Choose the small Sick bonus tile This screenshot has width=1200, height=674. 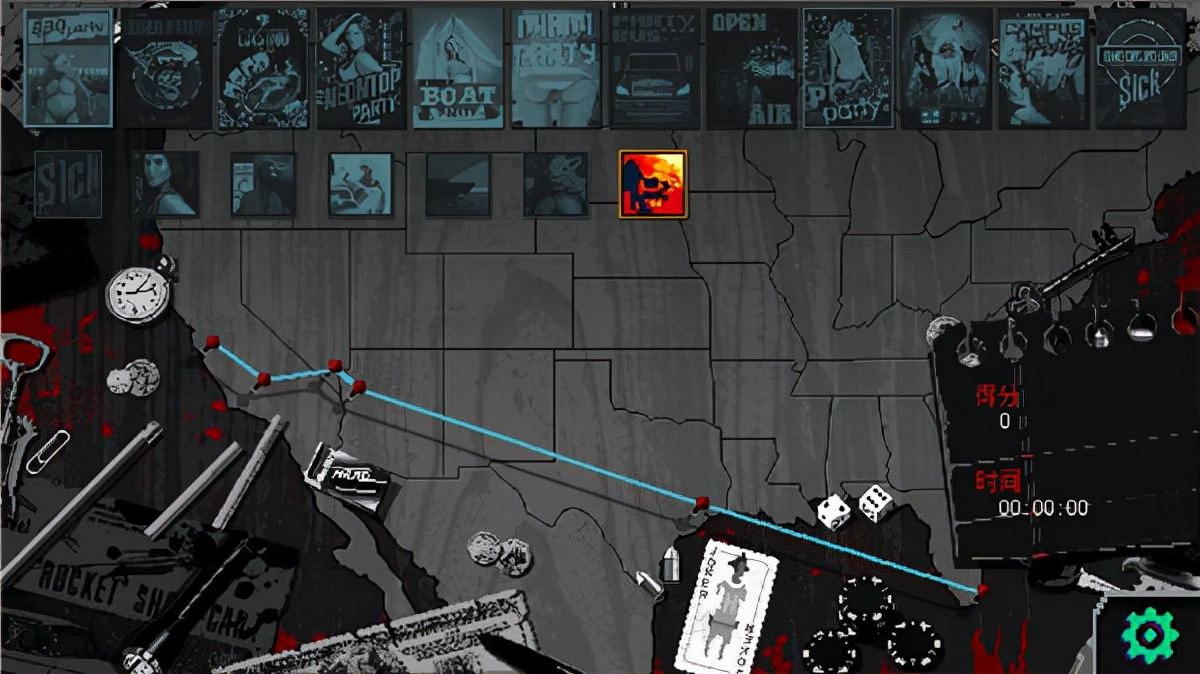tap(68, 184)
